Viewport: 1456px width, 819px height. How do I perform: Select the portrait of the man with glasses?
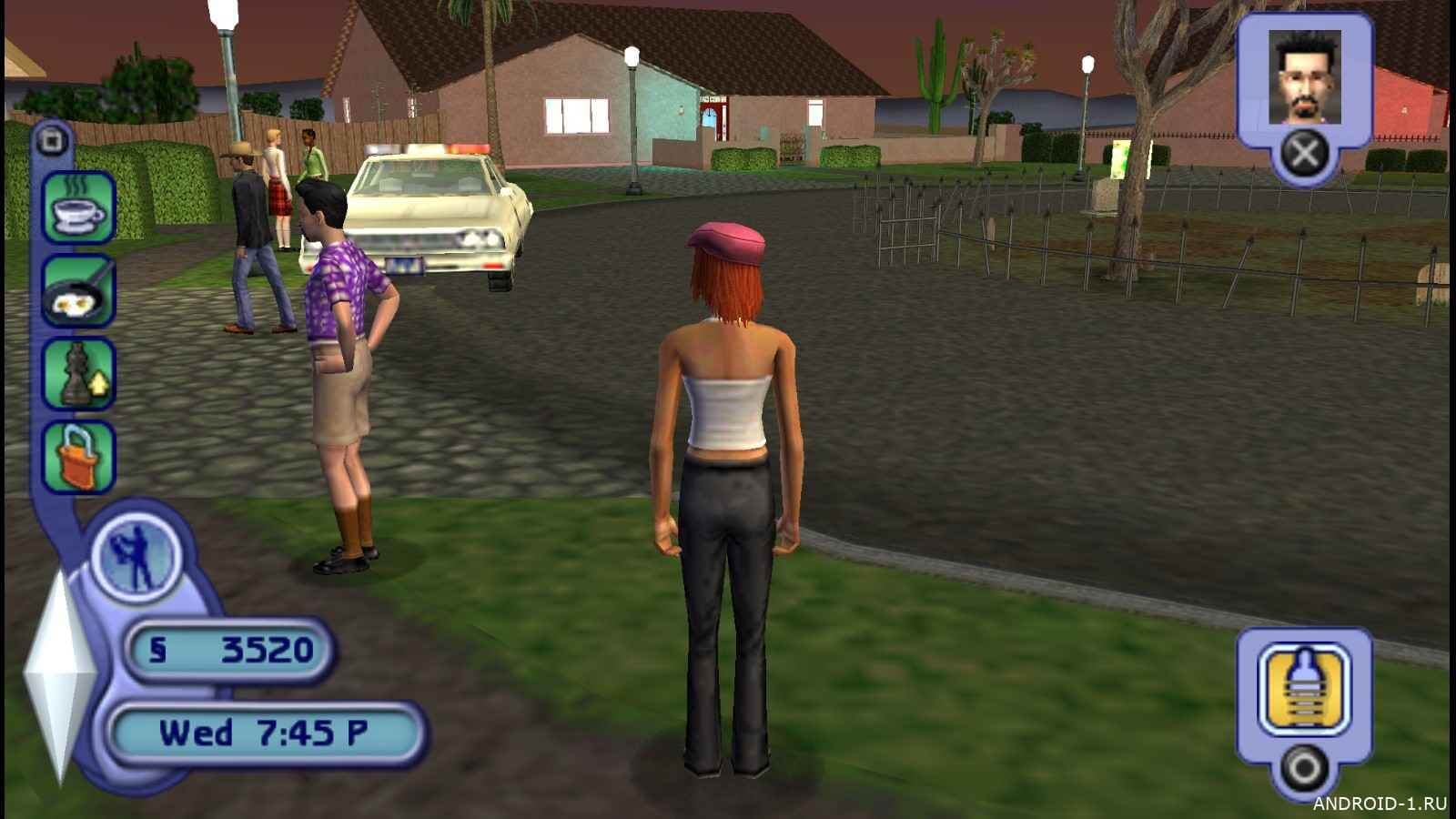click(x=1304, y=77)
